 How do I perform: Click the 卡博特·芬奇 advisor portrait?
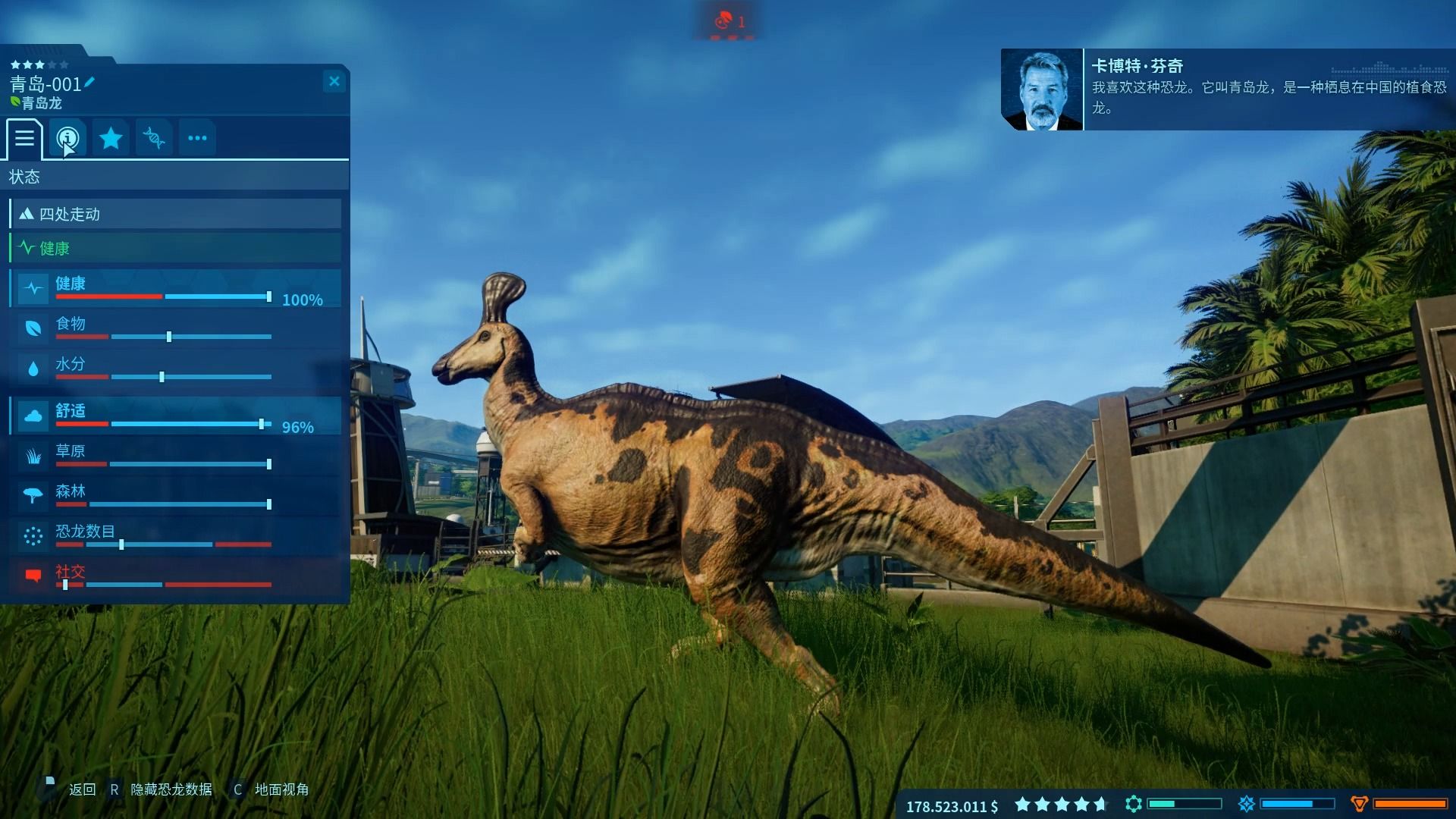(x=1042, y=90)
